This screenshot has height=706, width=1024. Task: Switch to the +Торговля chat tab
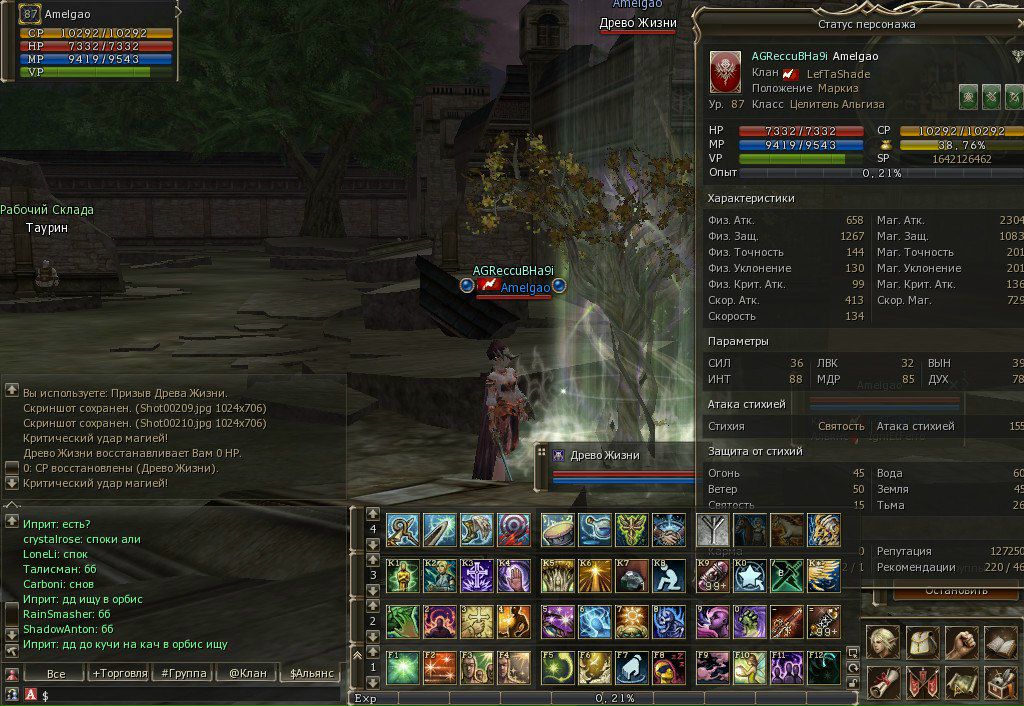coord(120,673)
